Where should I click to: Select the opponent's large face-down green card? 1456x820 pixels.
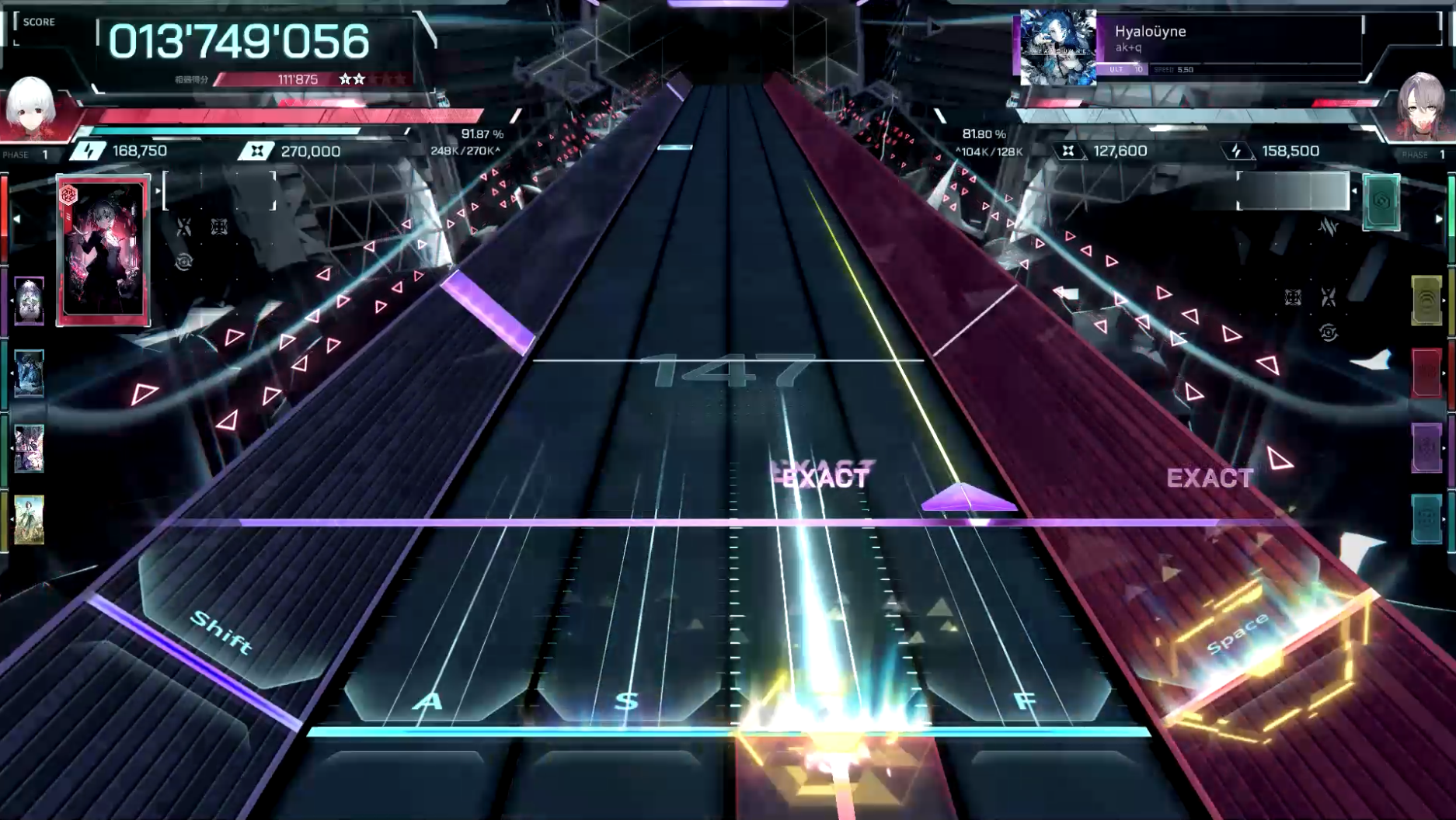1381,202
